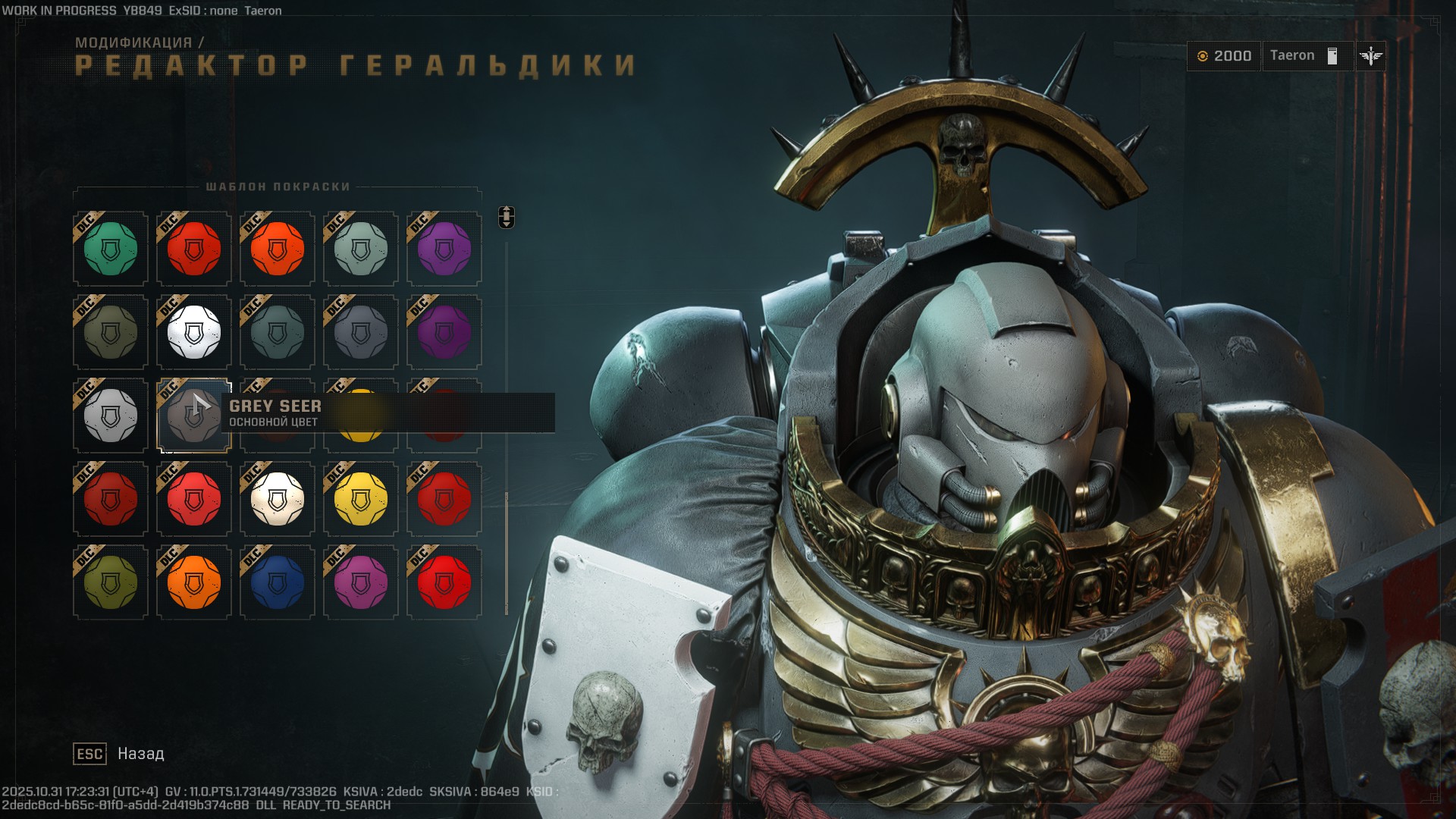Select the white paint template in the second row
This screenshot has height=819, width=1456.
pyautogui.click(x=193, y=331)
